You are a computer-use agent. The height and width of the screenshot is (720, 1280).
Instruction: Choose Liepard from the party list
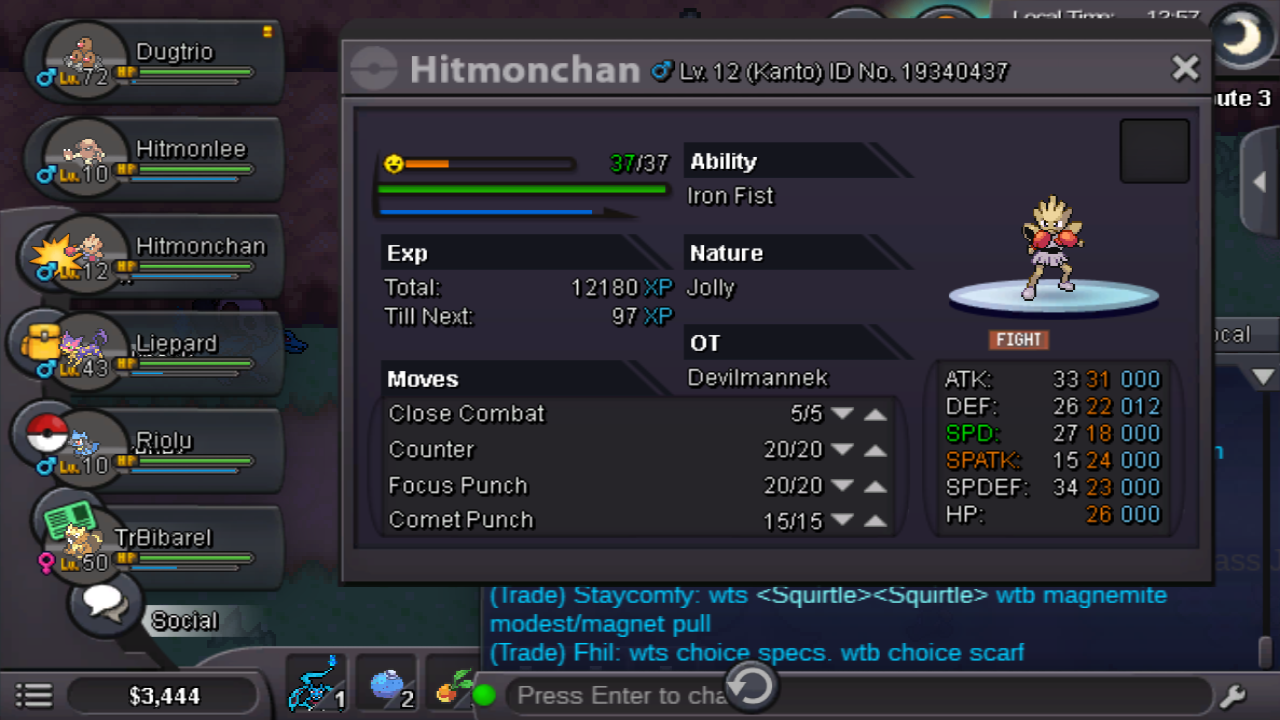160,355
